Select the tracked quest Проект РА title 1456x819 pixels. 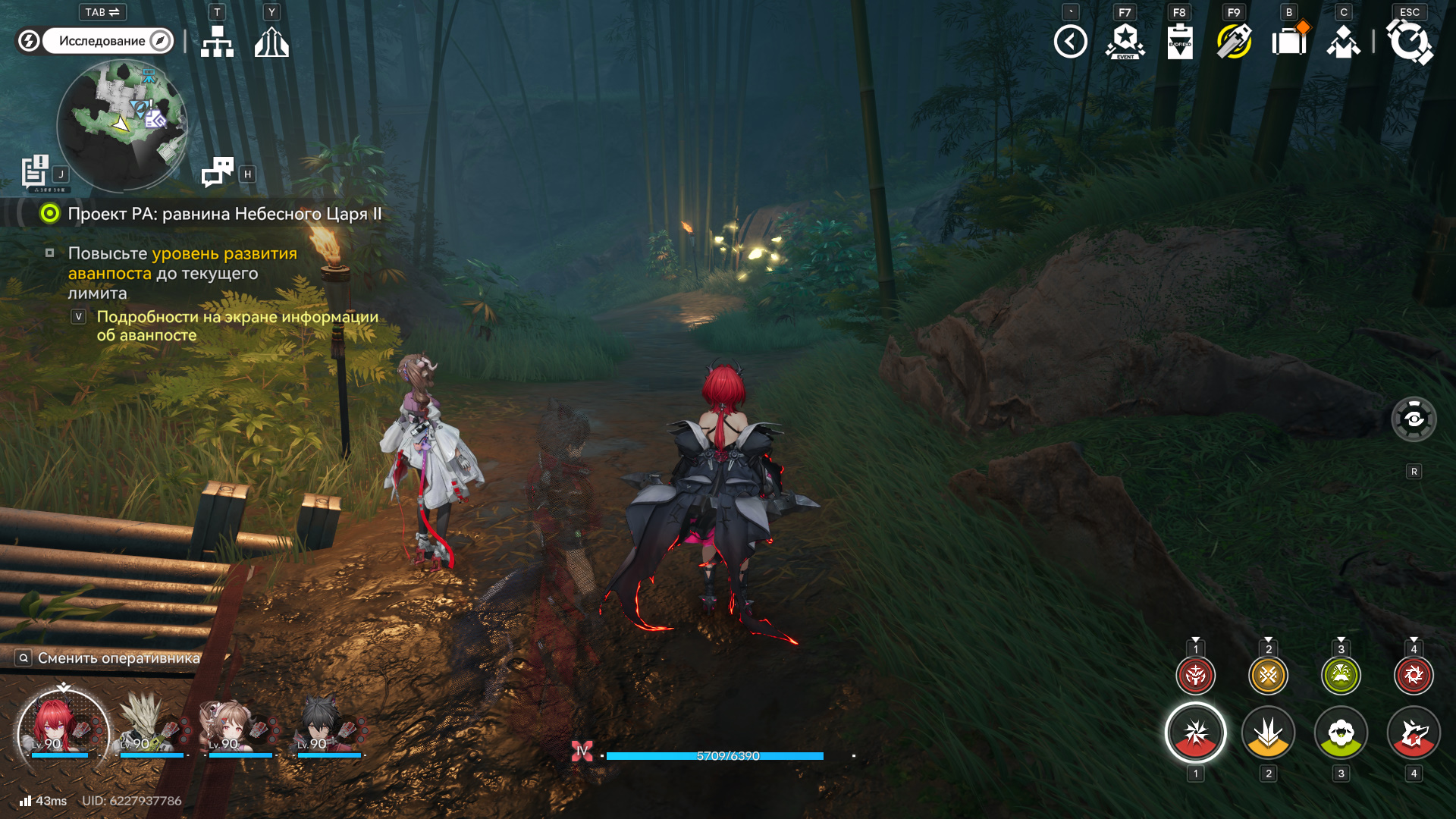(x=224, y=214)
